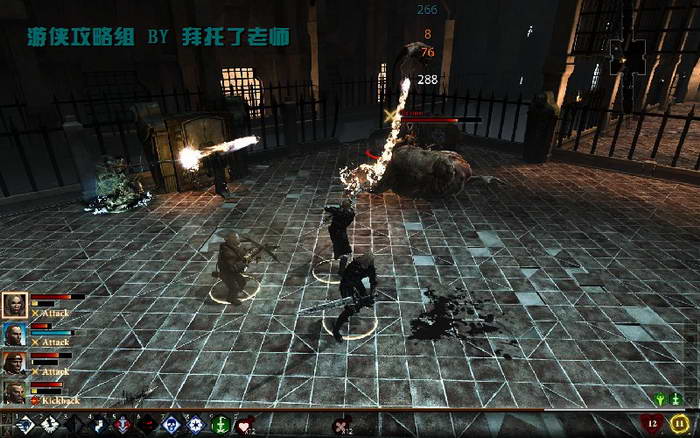The image size is (700, 438).
Task: Use the green round ability icon
Action: [219, 425]
